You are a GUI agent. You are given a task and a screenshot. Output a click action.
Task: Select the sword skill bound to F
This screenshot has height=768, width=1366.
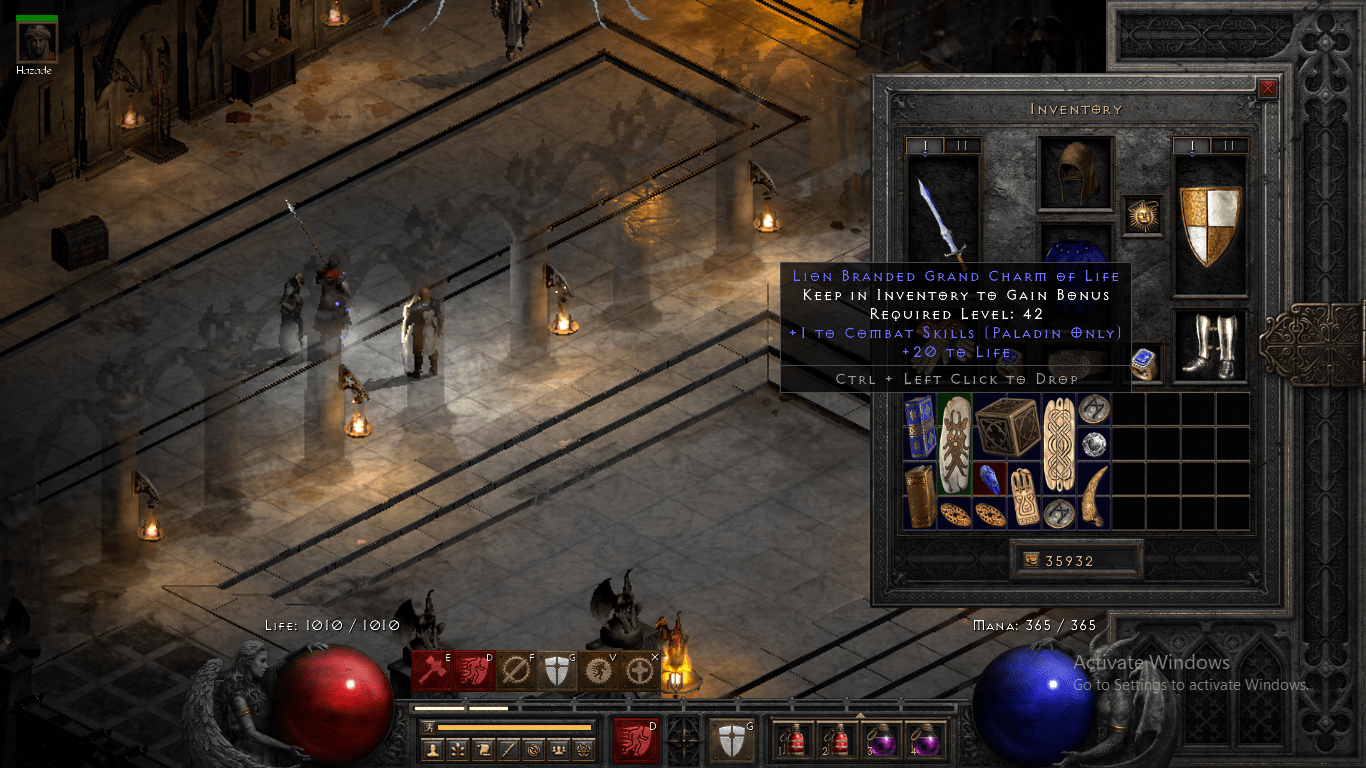click(517, 672)
